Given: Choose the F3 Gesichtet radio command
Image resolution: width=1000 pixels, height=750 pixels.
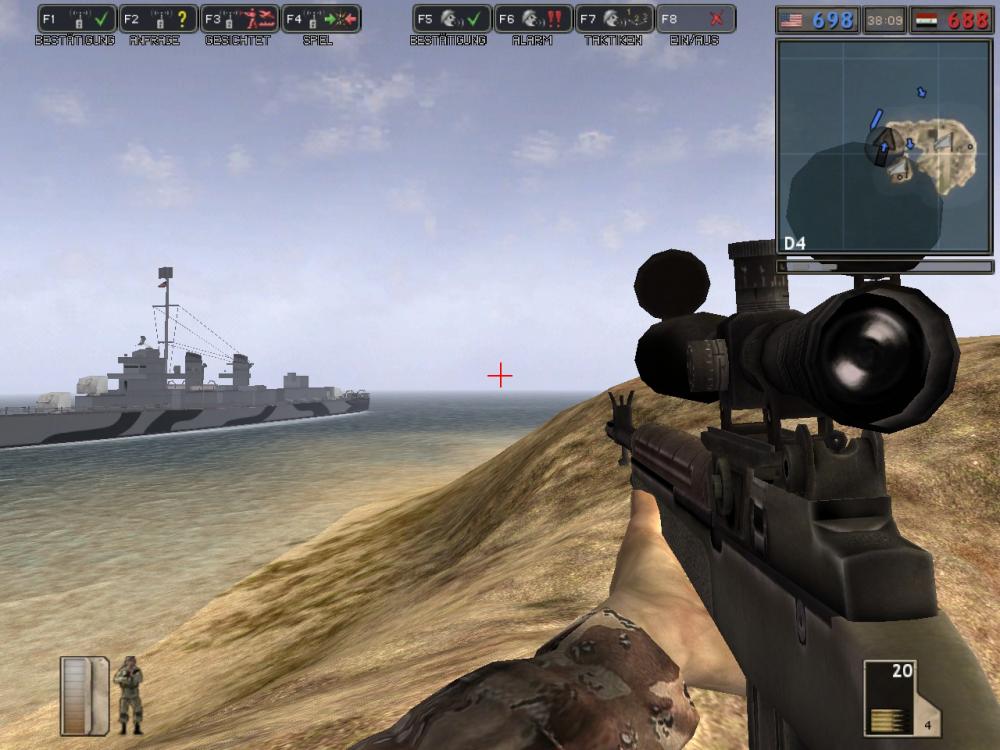Looking at the screenshot, I should [240, 19].
